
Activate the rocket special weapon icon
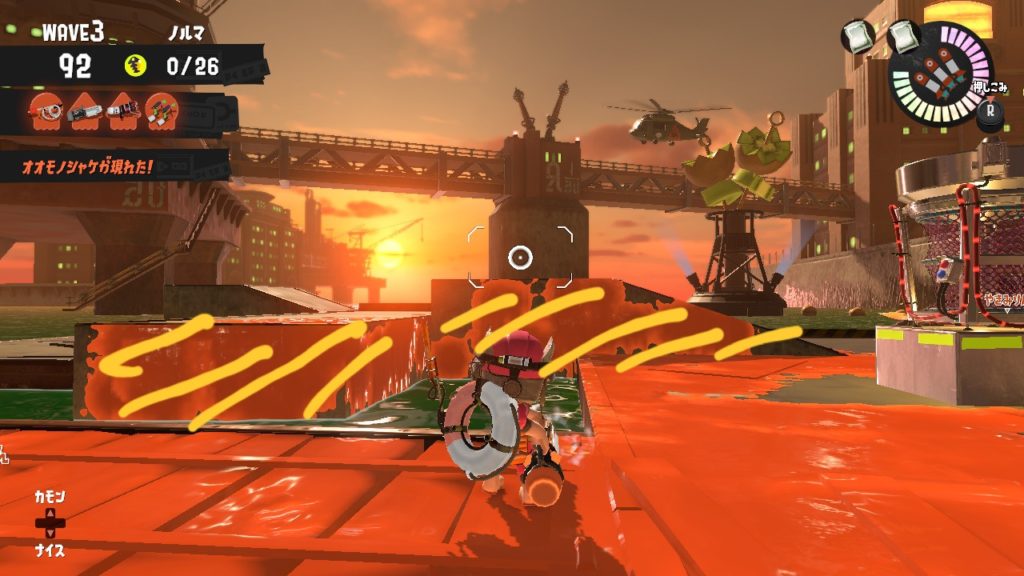(x=940, y=71)
